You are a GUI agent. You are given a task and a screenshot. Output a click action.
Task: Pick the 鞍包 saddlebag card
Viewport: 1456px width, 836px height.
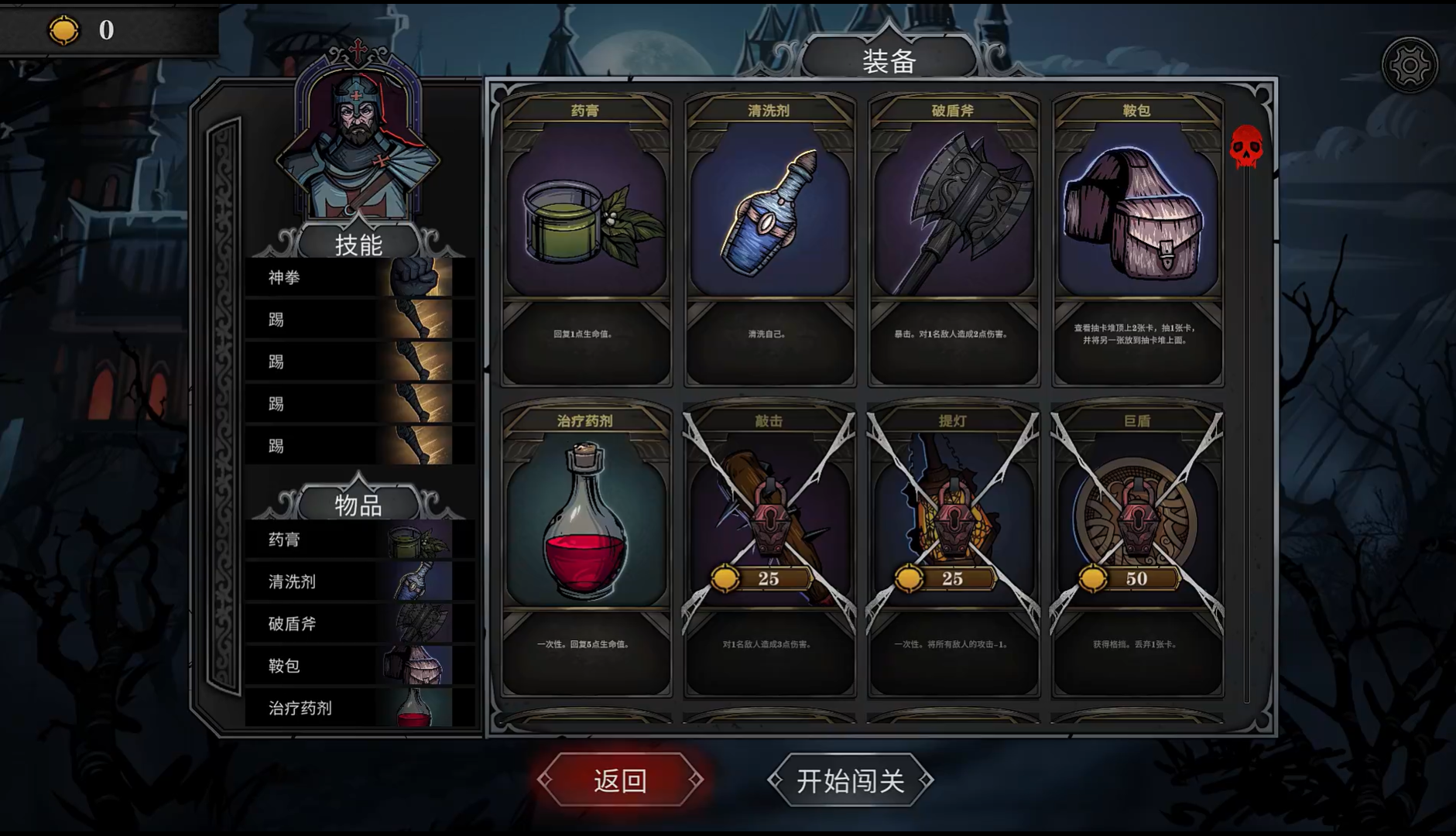click(x=1136, y=240)
